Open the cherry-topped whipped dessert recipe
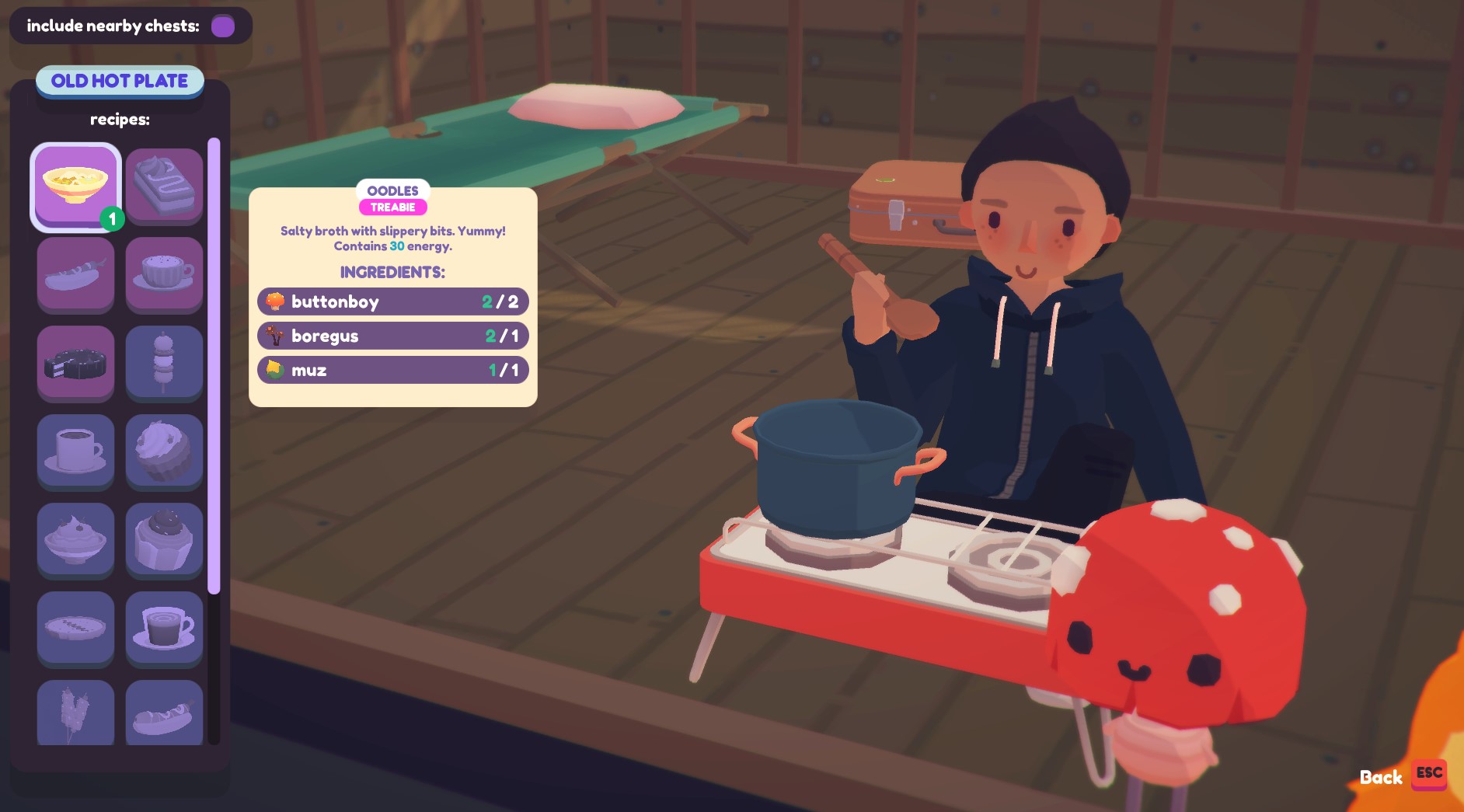This screenshot has height=812, width=1464. [x=75, y=540]
